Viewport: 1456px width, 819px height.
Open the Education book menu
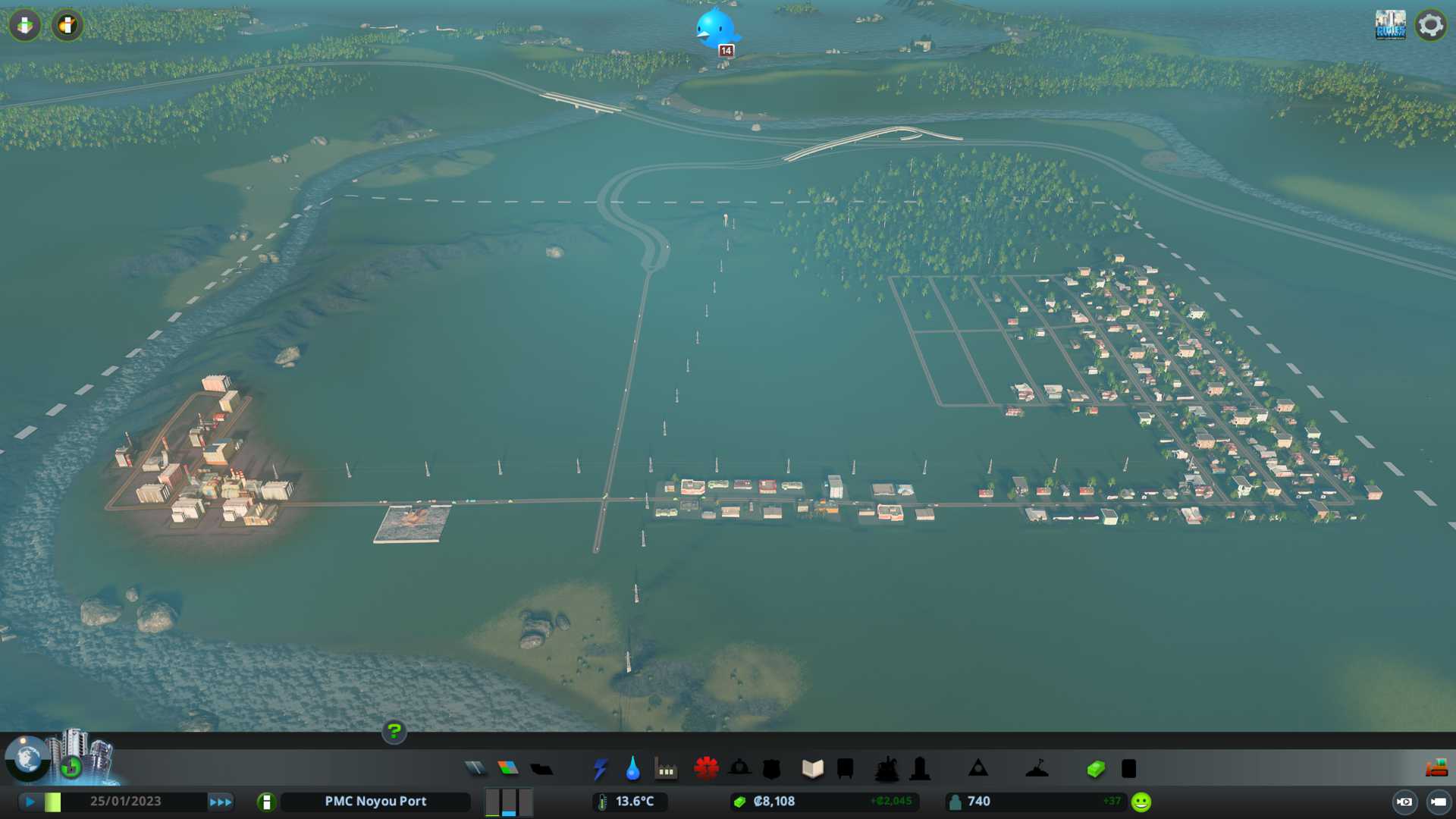click(x=812, y=769)
